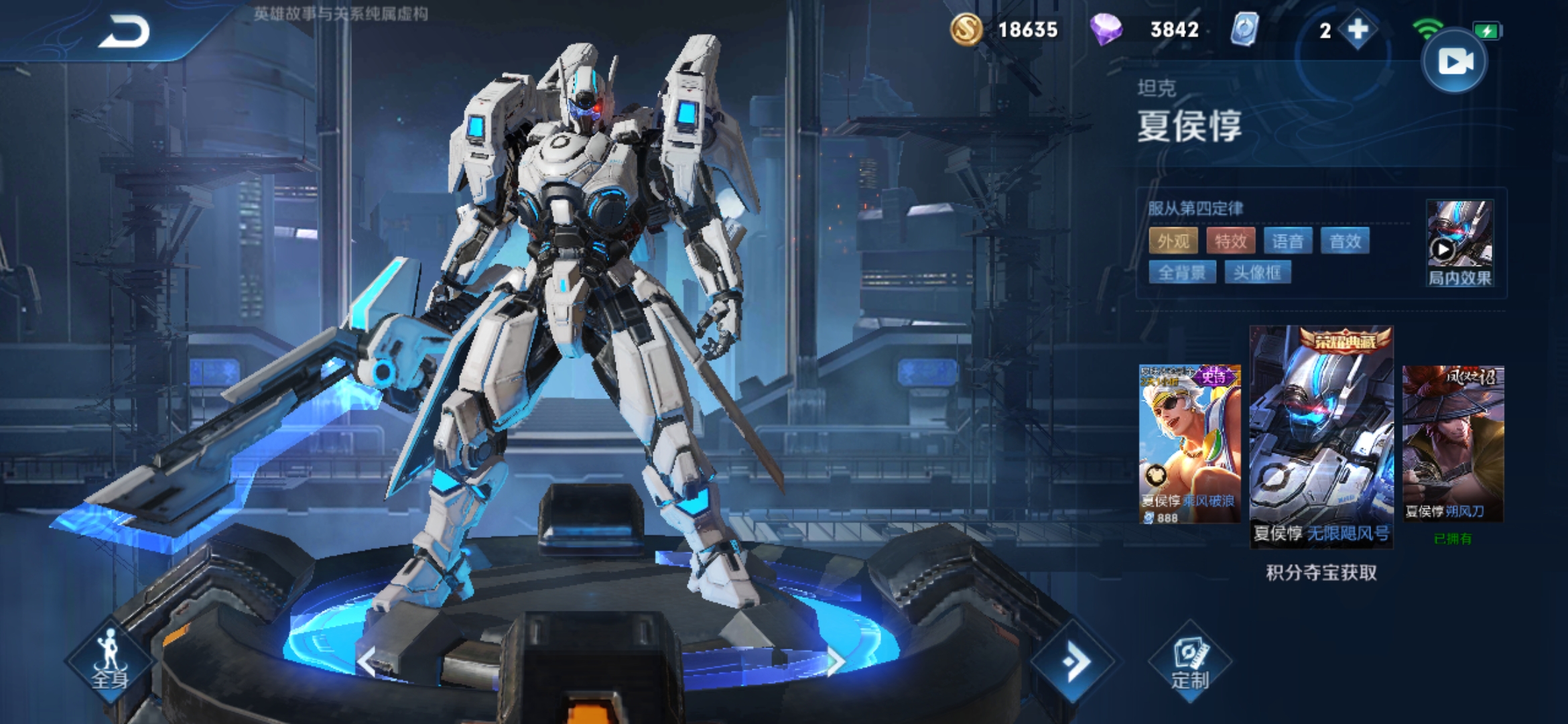
Task: Choose the 音效 sound effects tag
Action: pyautogui.click(x=1345, y=241)
